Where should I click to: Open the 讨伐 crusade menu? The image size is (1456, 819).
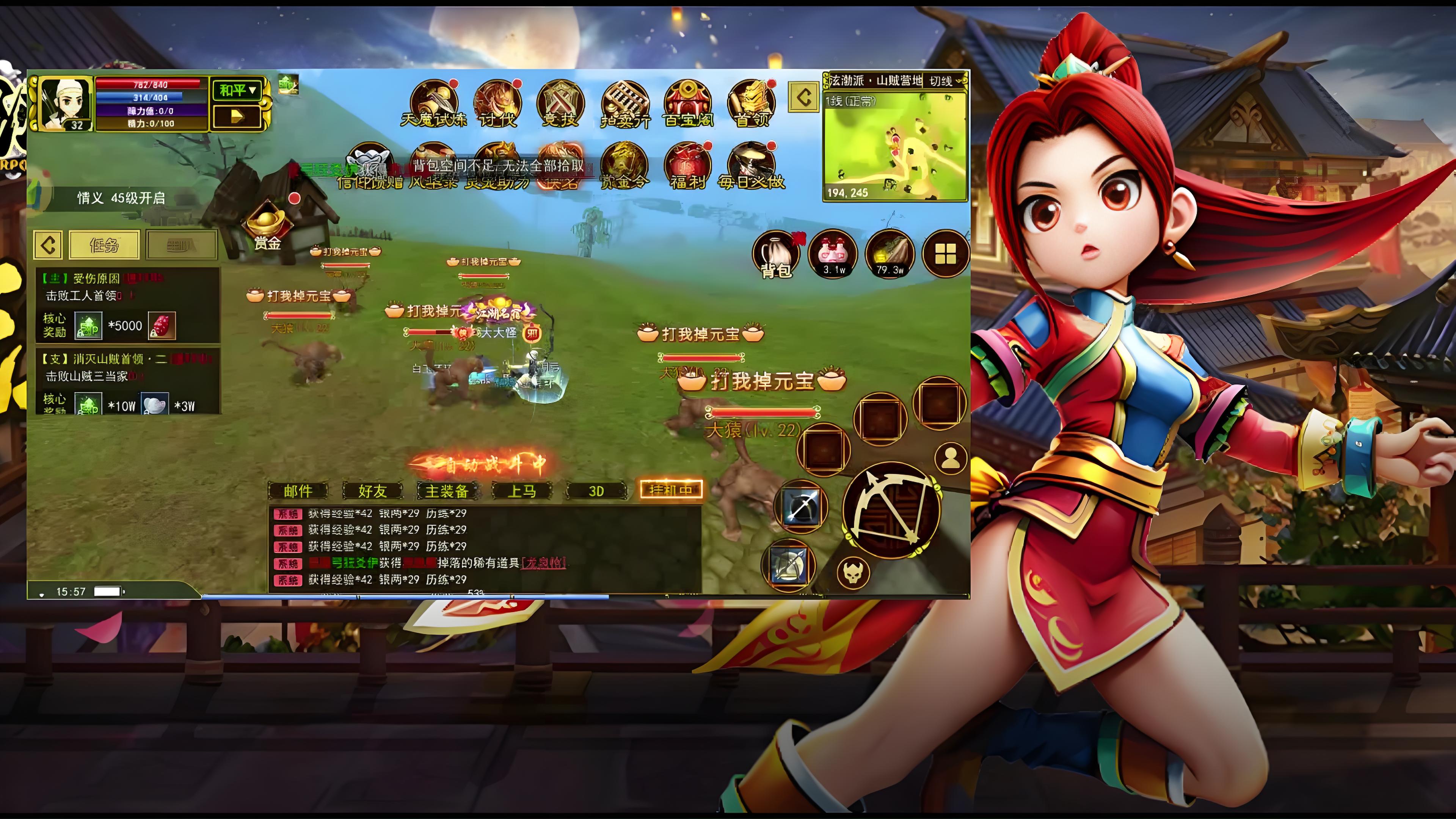tap(497, 103)
